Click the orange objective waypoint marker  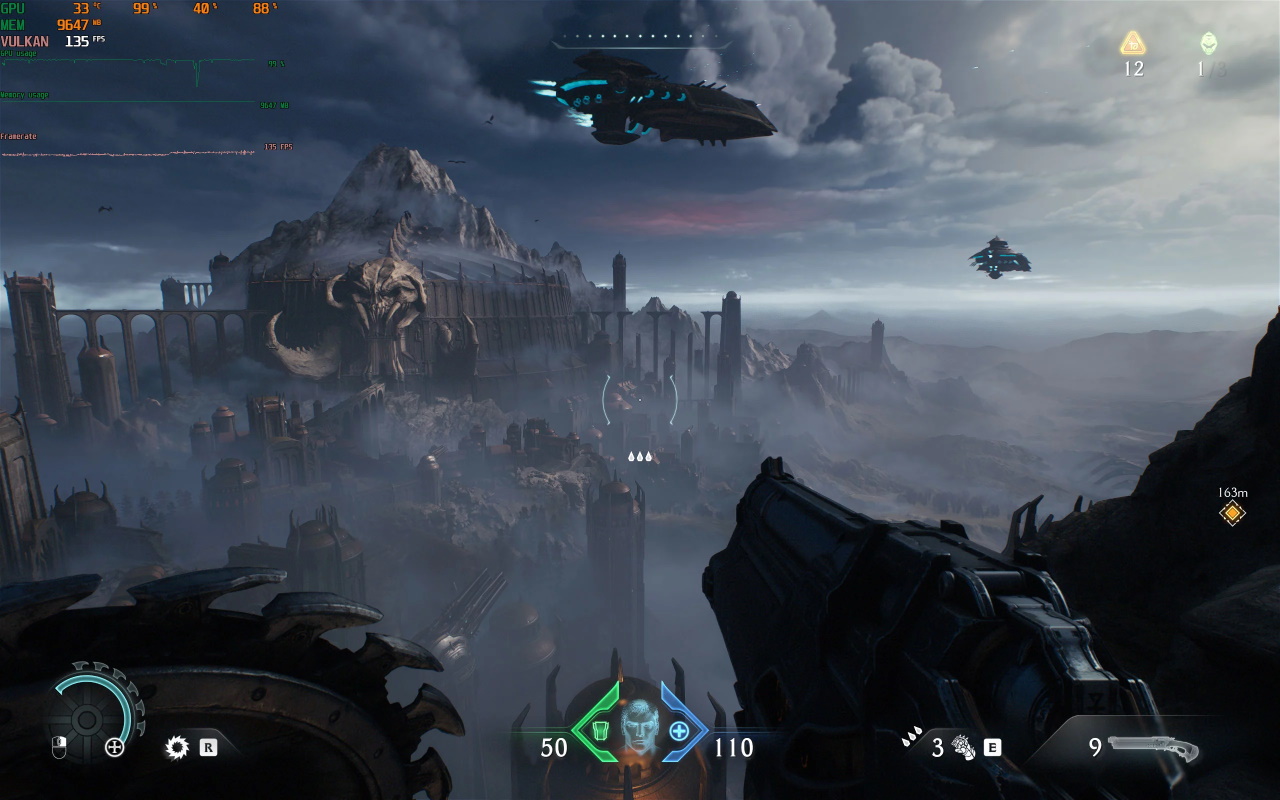(1232, 514)
